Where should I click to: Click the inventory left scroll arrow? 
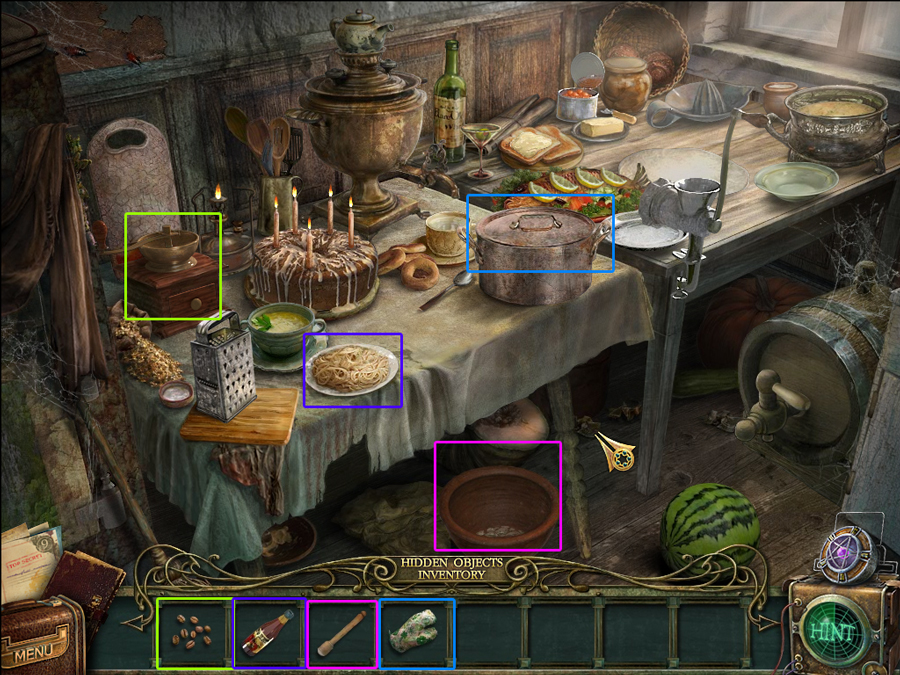point(135,624)
